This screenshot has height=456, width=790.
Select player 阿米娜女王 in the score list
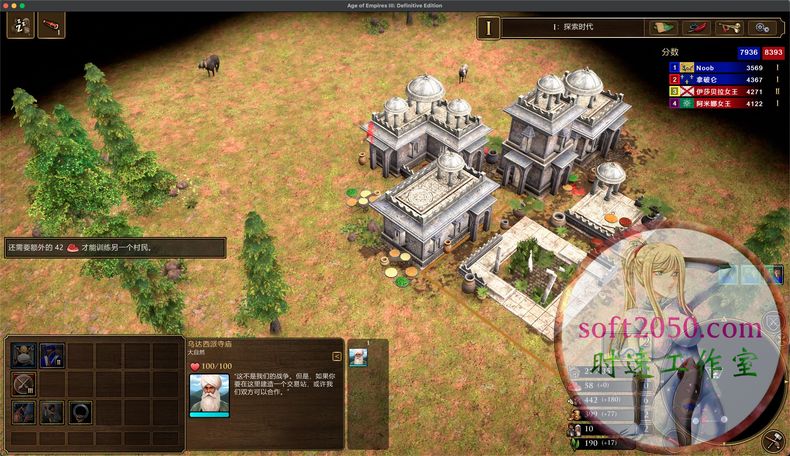pyautogui.click(x=716, y=103)
